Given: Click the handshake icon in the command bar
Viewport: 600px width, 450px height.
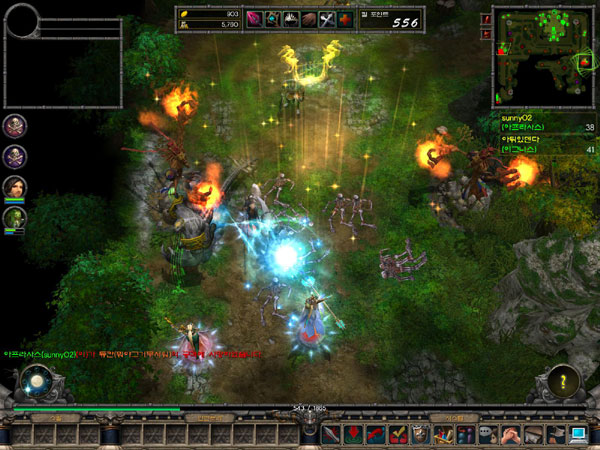Looking at the screenshot, I should (x=510, y=433).
